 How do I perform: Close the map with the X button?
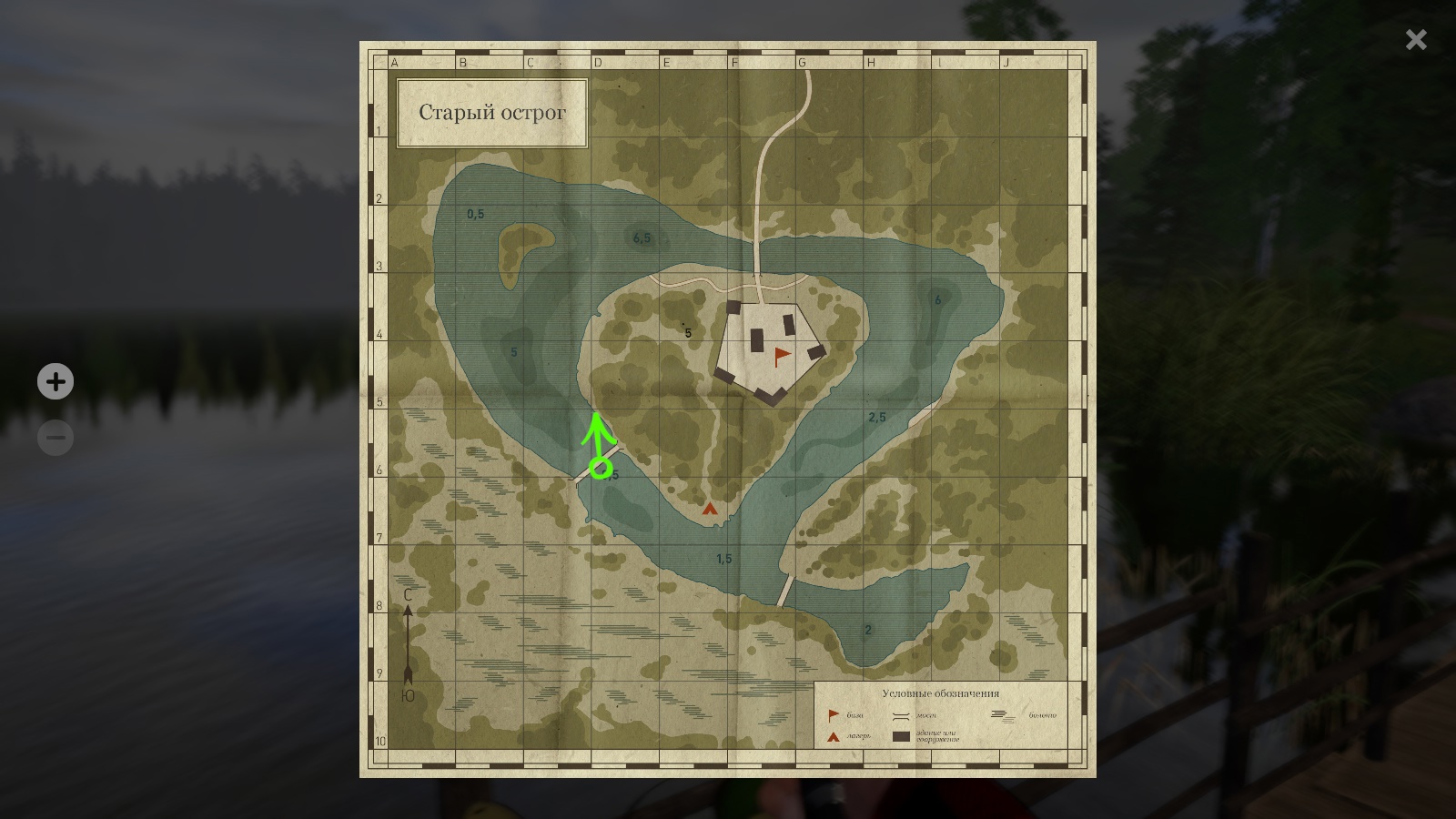click(x=1416, y=39)
